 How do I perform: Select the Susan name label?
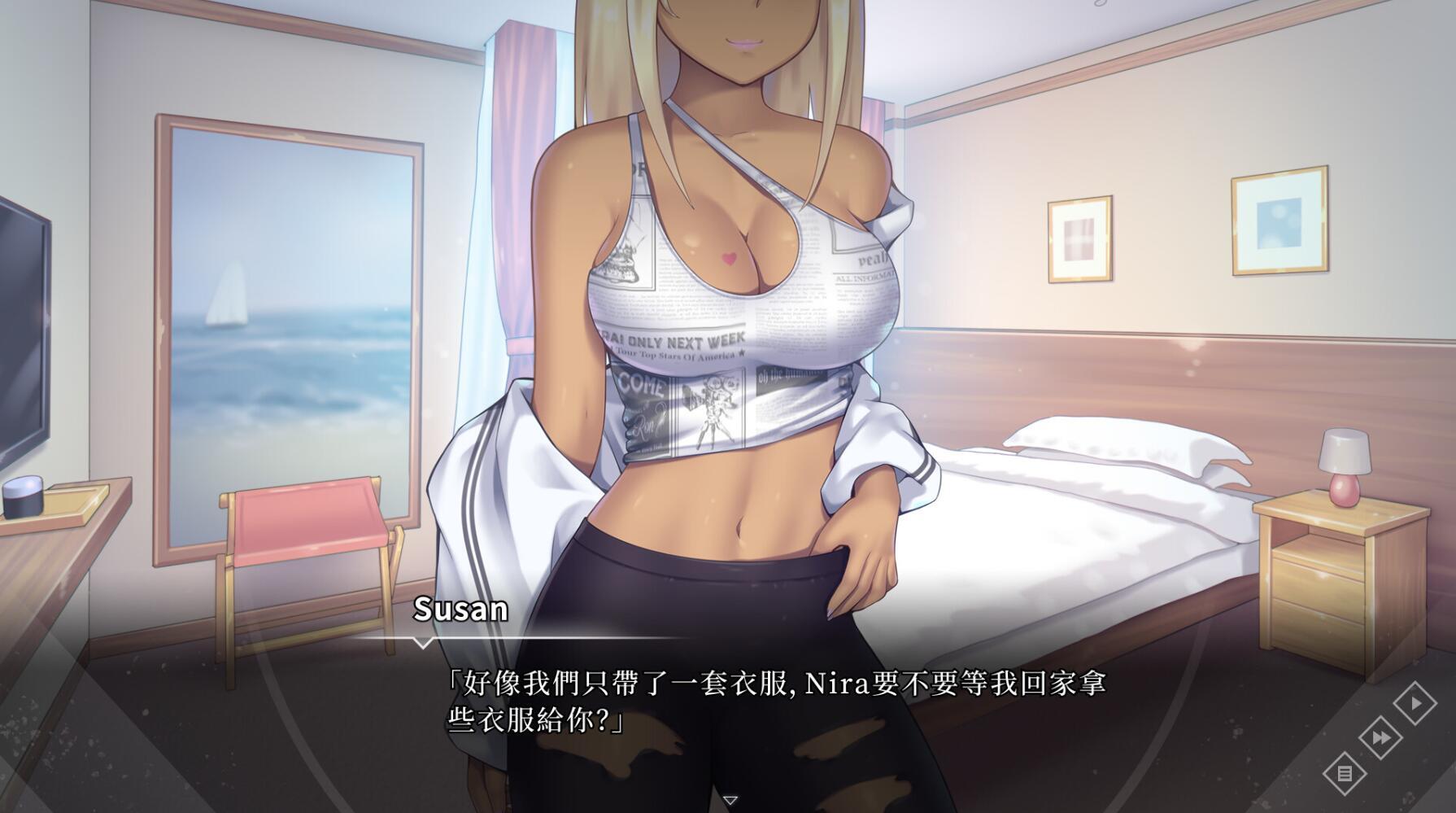(x=460, y=607)
